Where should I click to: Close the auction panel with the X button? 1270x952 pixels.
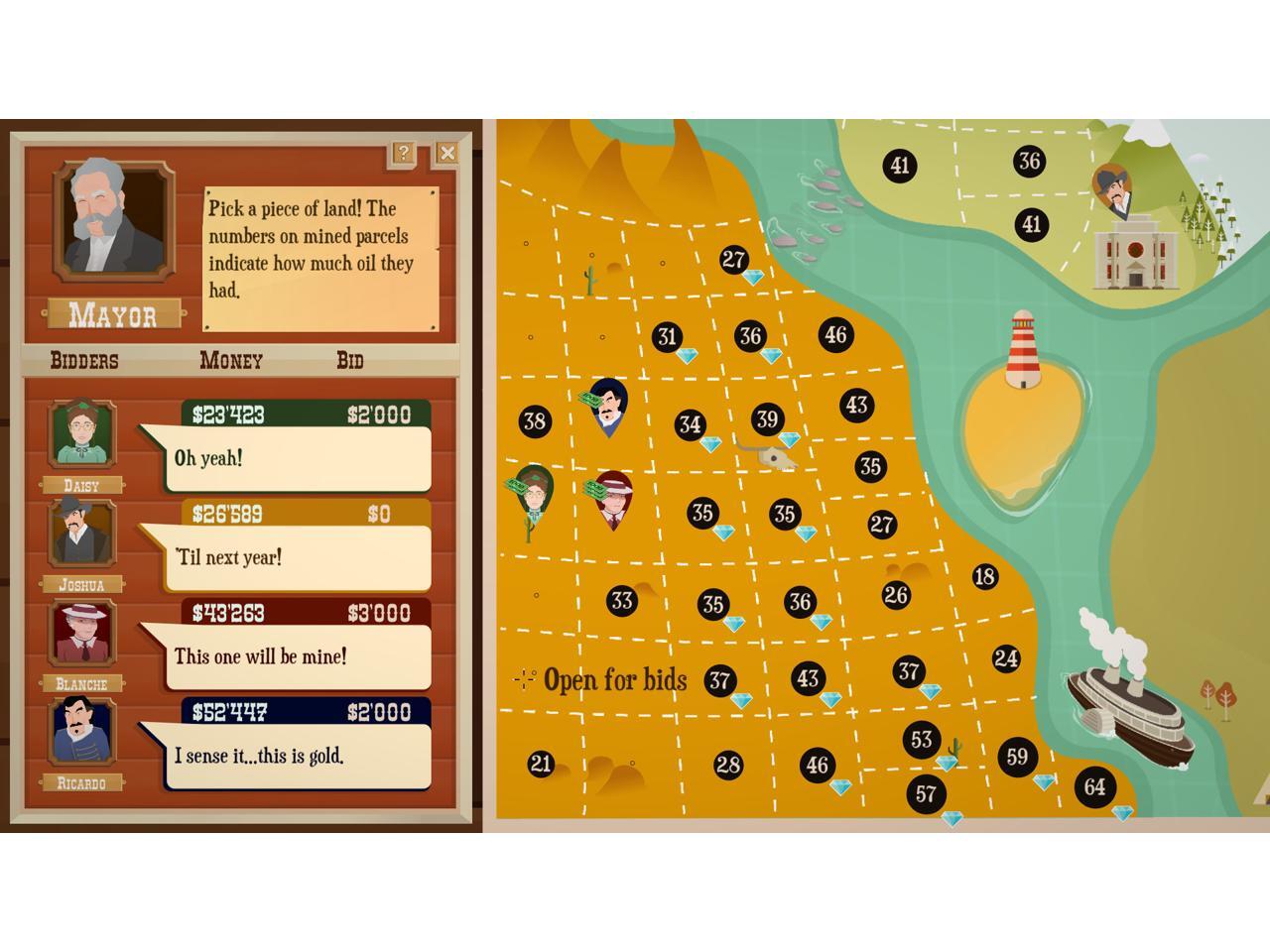click(446, 153)
